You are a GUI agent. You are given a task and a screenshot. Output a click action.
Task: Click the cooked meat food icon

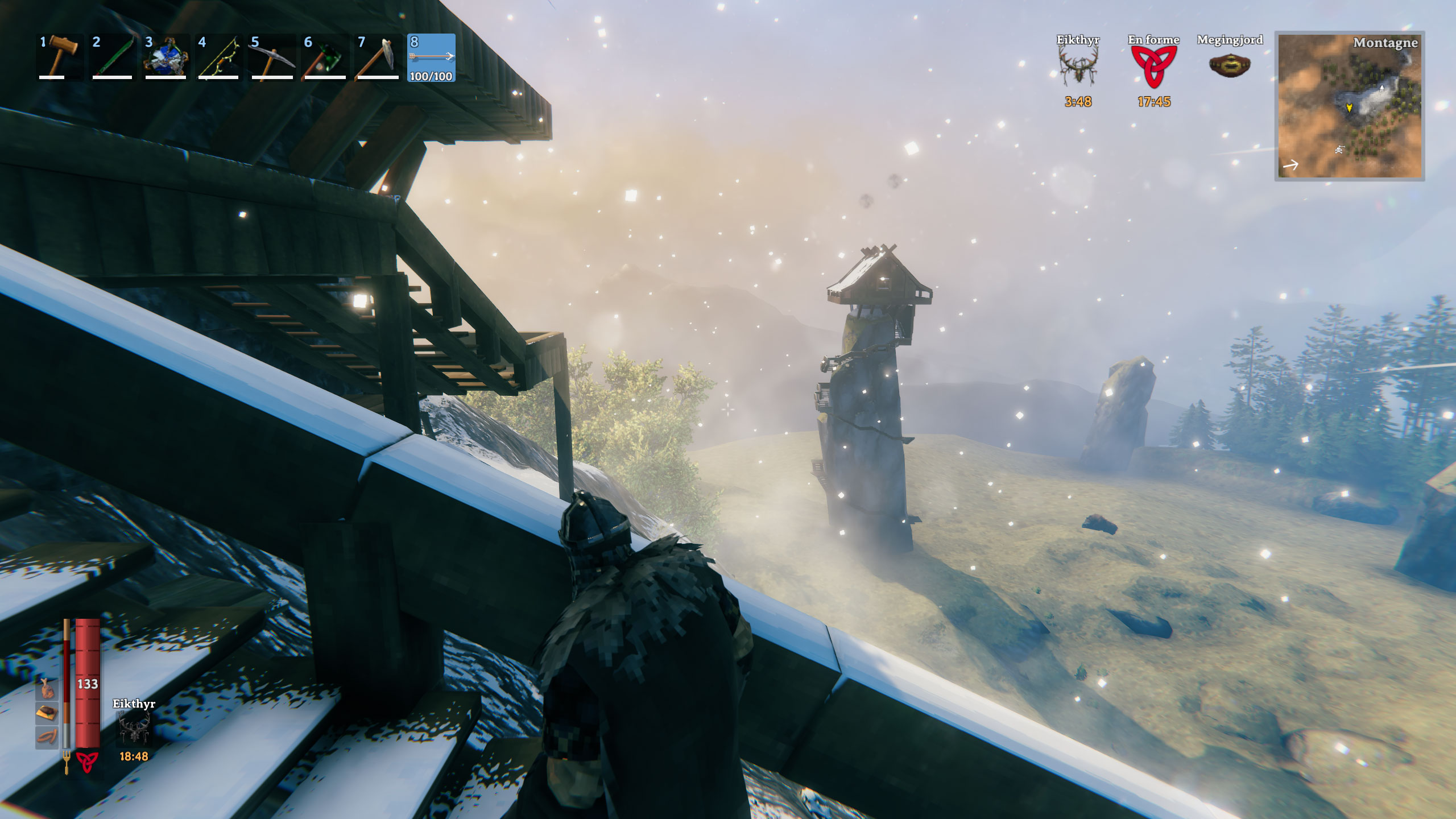tap(47, 689)
